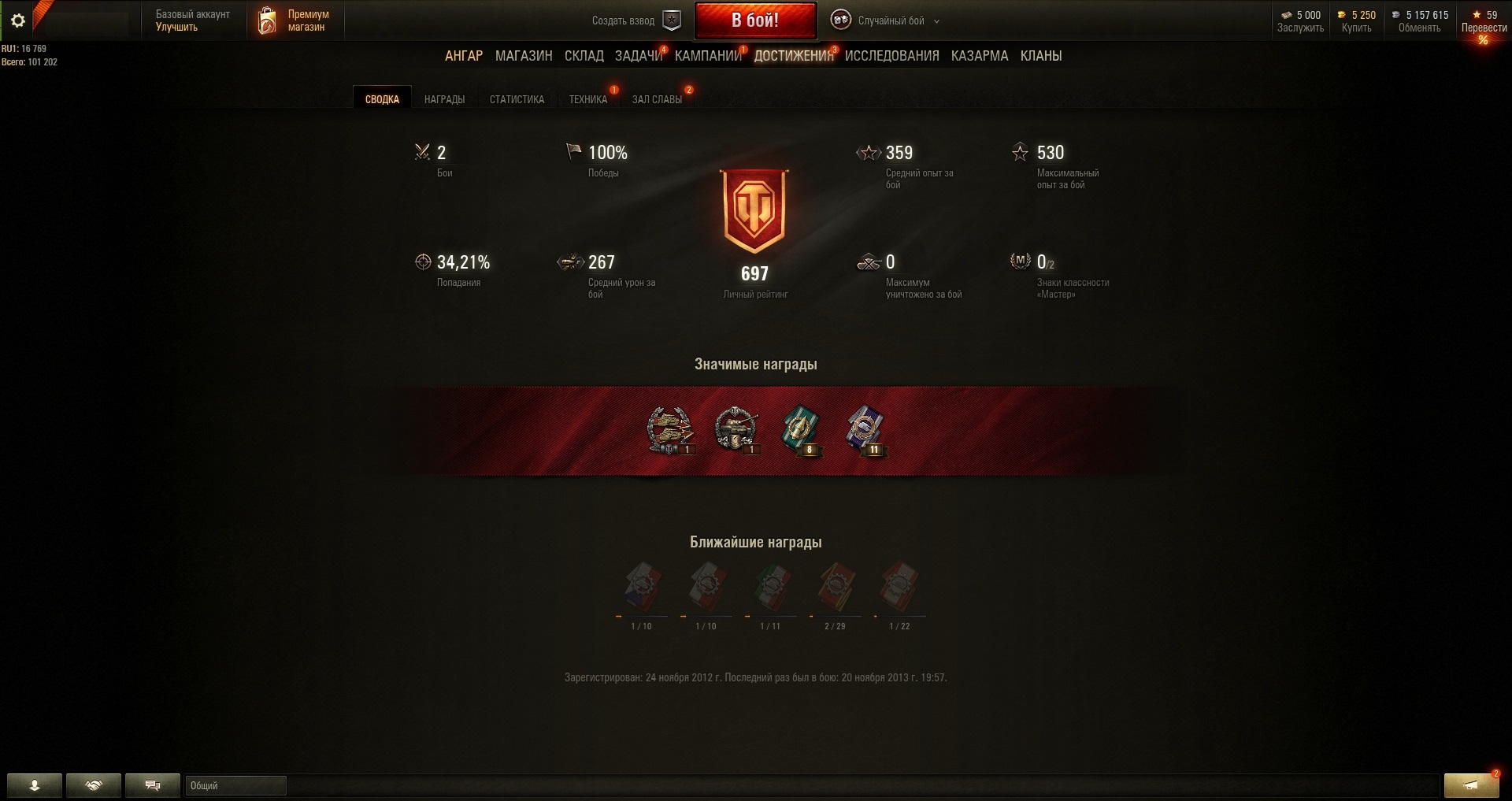1512x801 pixels.
Task: Open the КАМПАНИИ section
Action: click(708, 56)
